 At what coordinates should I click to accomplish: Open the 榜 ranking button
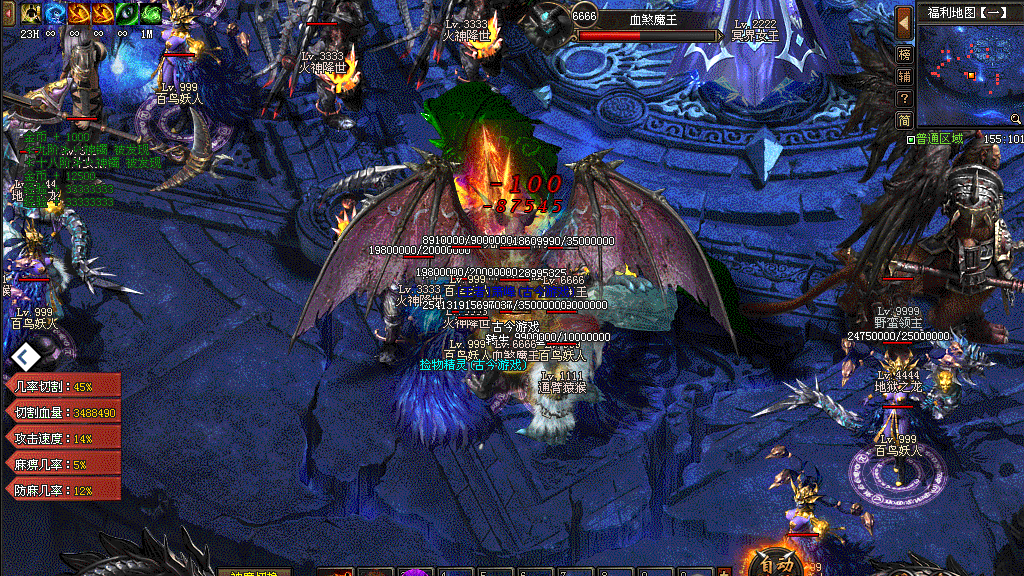pos(904,54)
